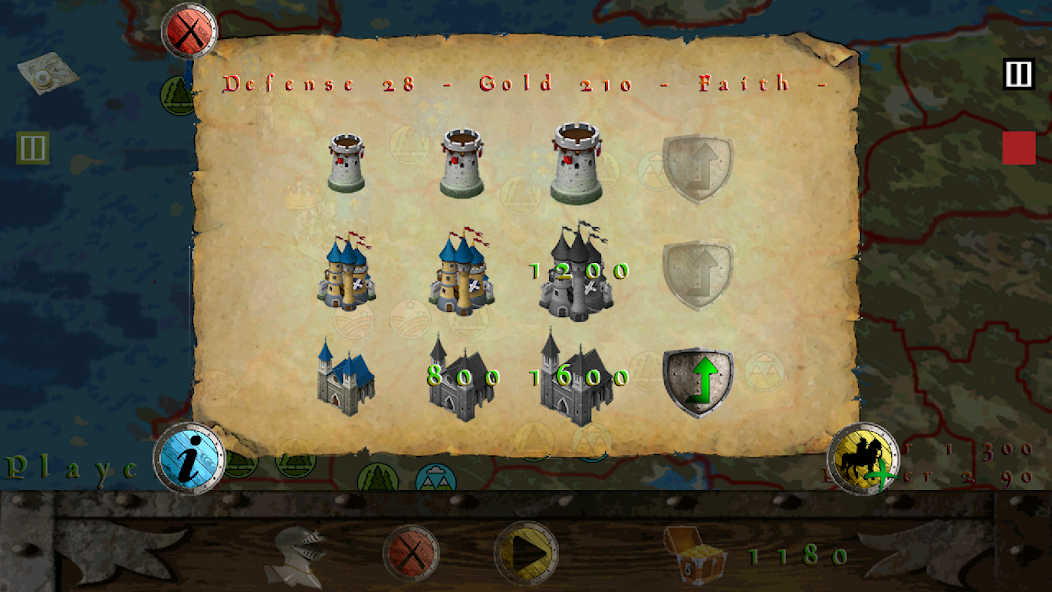This screenshot has width=1052, height=592.
Task: Click the greyed tower upgrade shield
Action: coord(698,168)
